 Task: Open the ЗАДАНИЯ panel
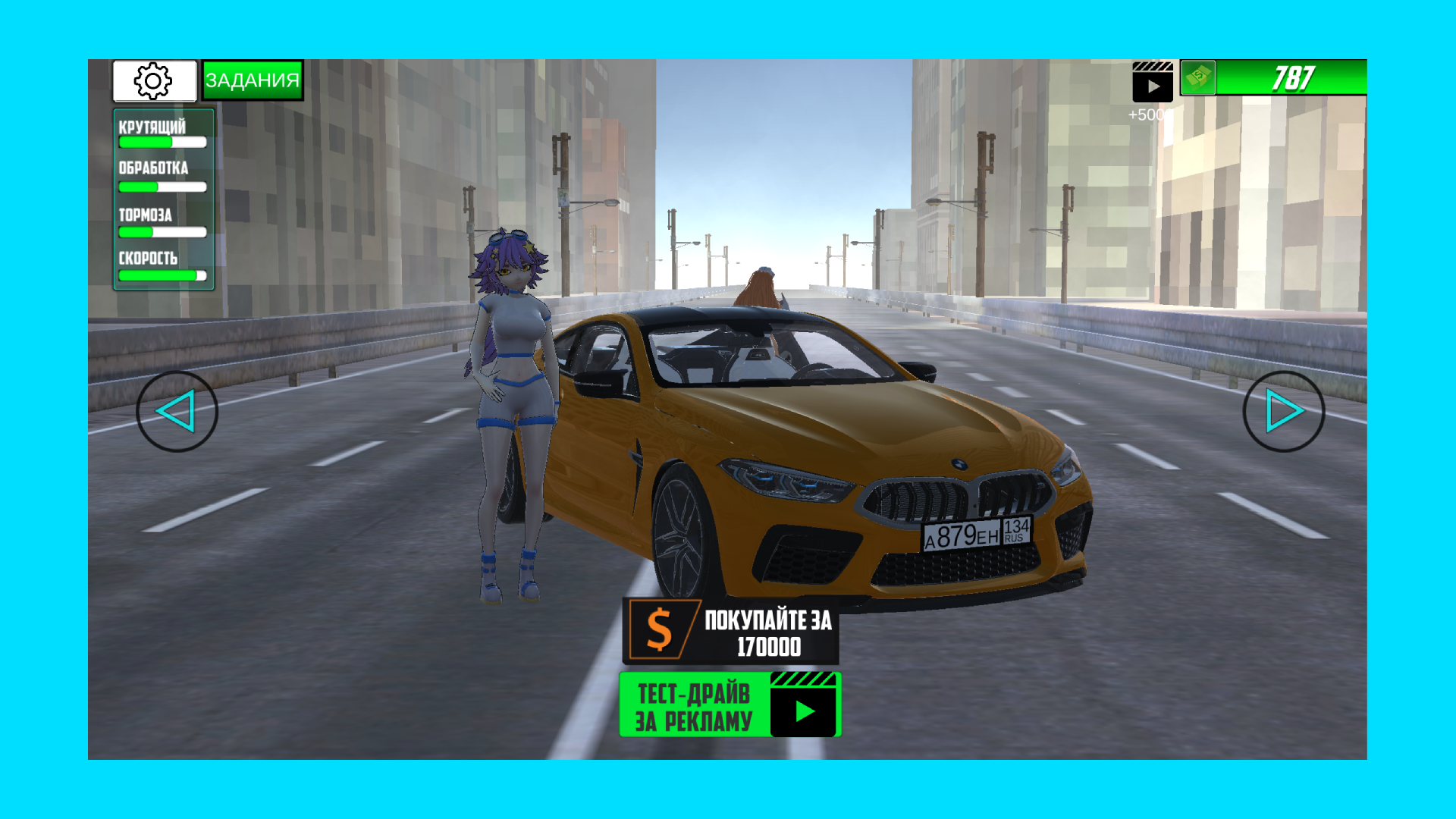coord(253,79)
